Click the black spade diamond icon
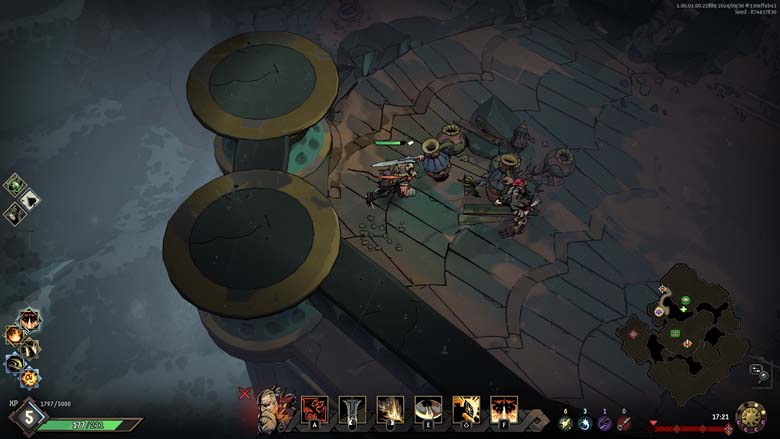 click(x=30, y=199)
